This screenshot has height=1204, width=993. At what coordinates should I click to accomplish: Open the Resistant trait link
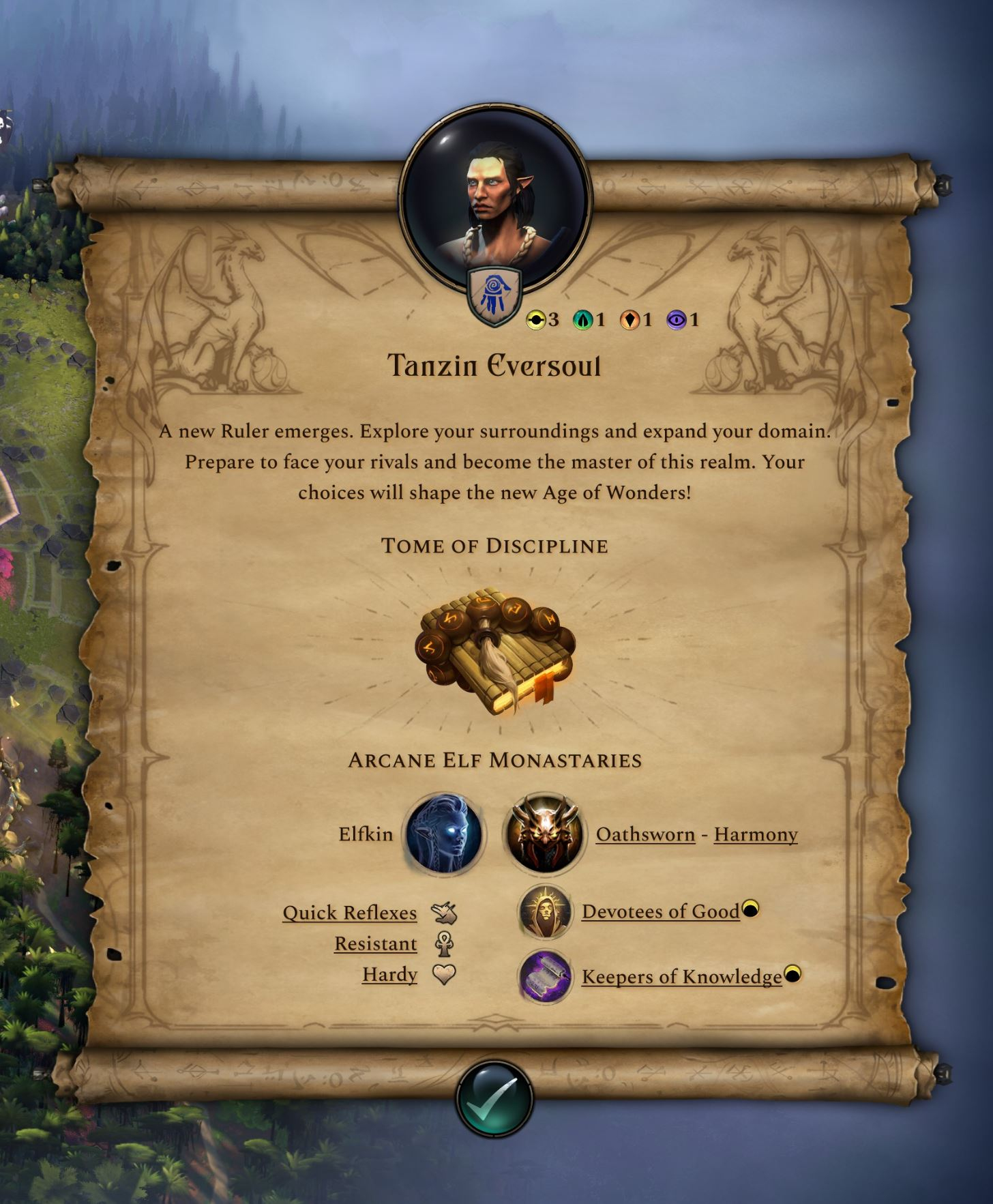(x=375, y=944)
